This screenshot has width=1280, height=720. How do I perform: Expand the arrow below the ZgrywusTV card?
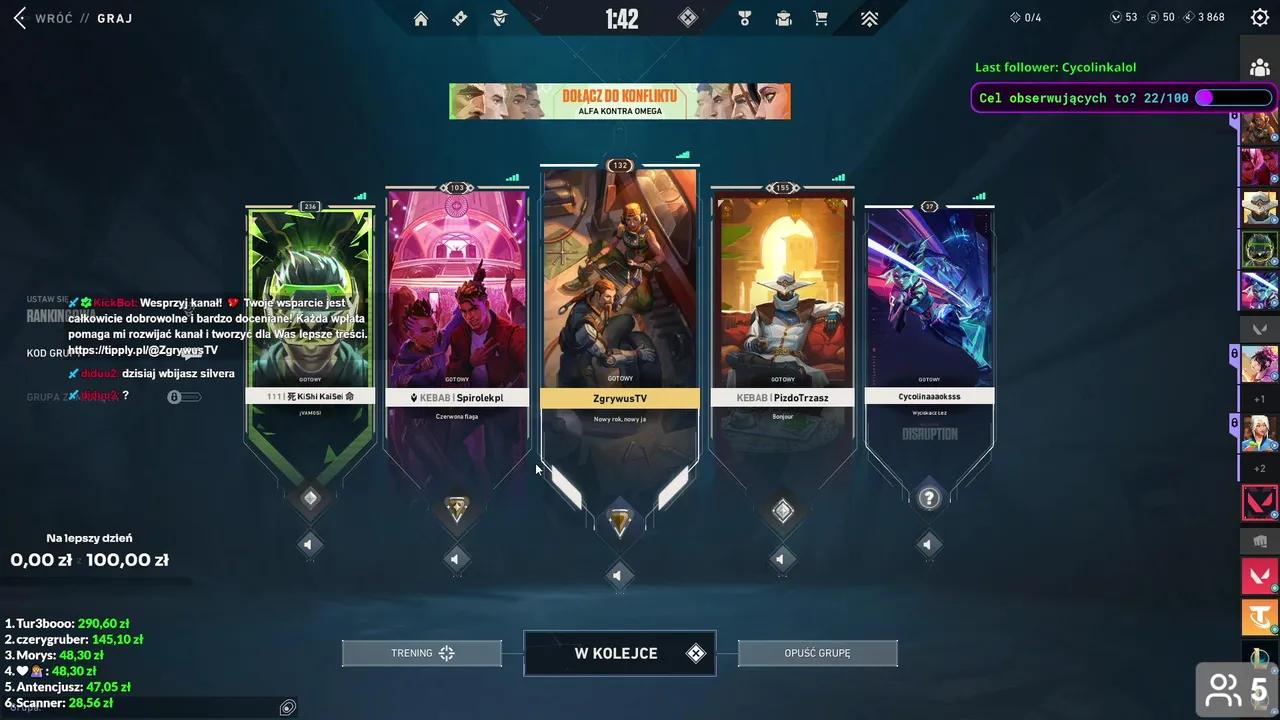[617, 575]
